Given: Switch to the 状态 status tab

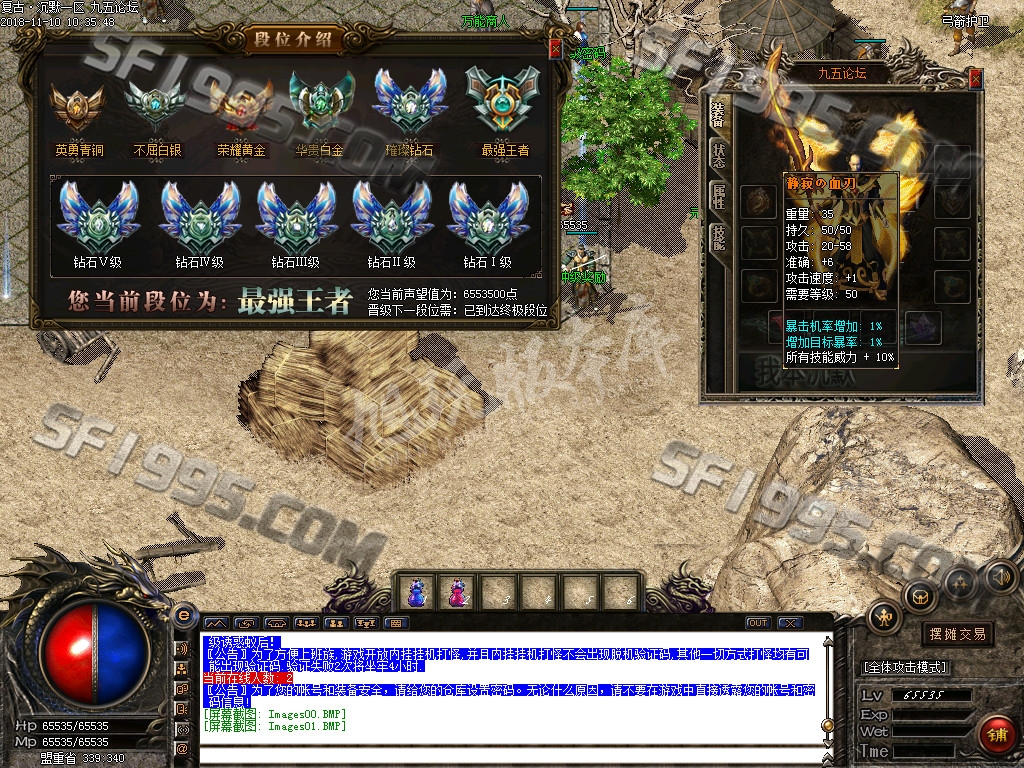Looking at the screenshot, I should pos(719,154).
